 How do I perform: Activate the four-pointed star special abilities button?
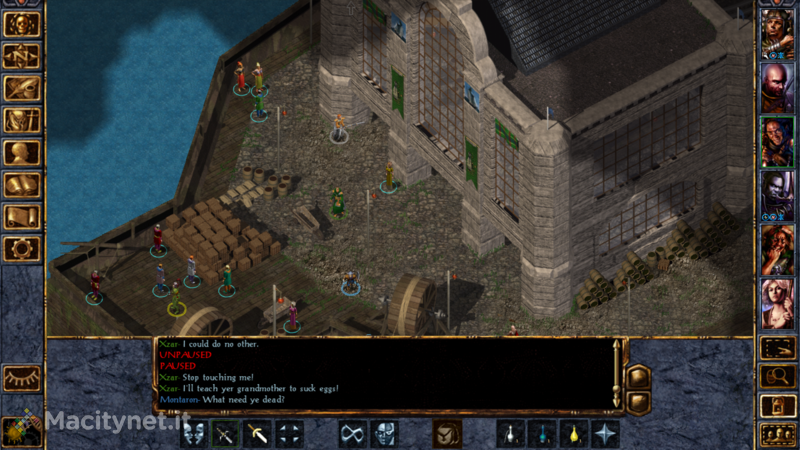click(x=605, y=434)
